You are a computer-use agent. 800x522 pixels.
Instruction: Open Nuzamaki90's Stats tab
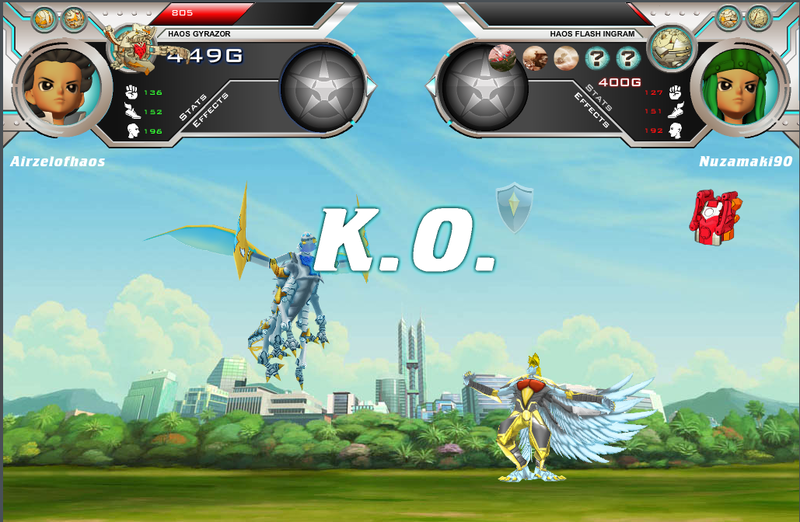600,98
